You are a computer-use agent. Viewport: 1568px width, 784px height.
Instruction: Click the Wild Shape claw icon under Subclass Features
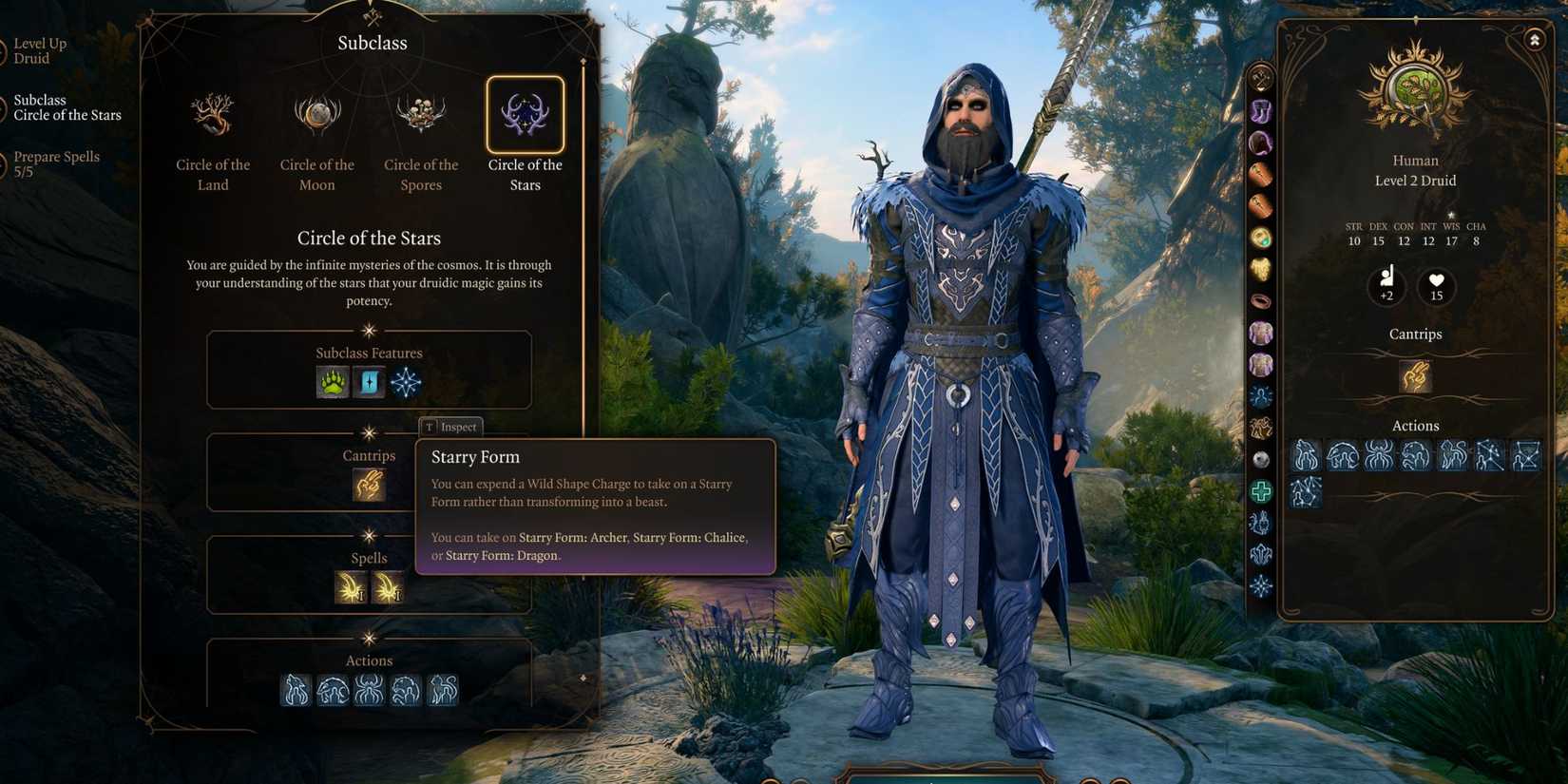click(x=332, y=382)
